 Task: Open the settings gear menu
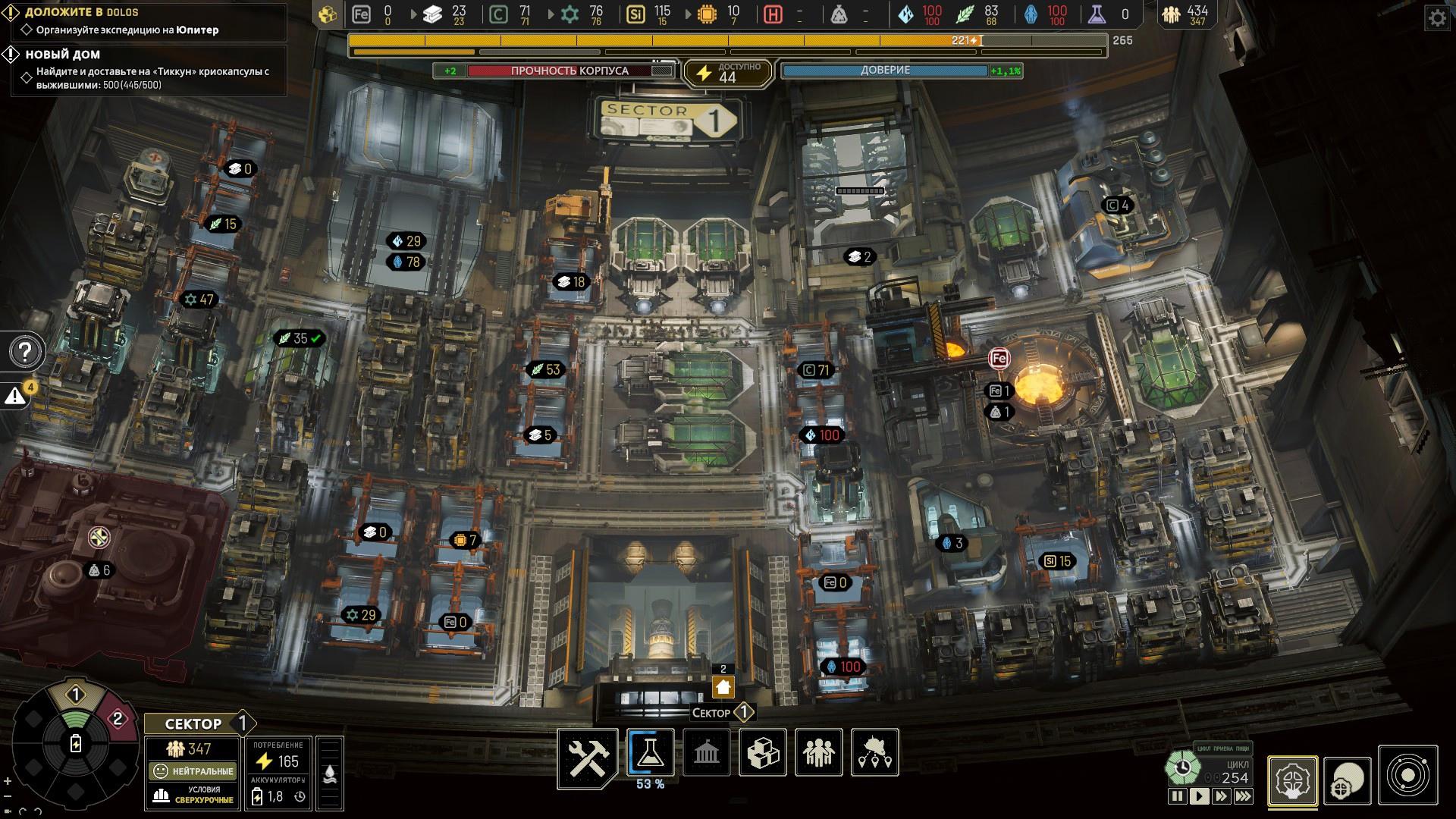(1437, 18)
